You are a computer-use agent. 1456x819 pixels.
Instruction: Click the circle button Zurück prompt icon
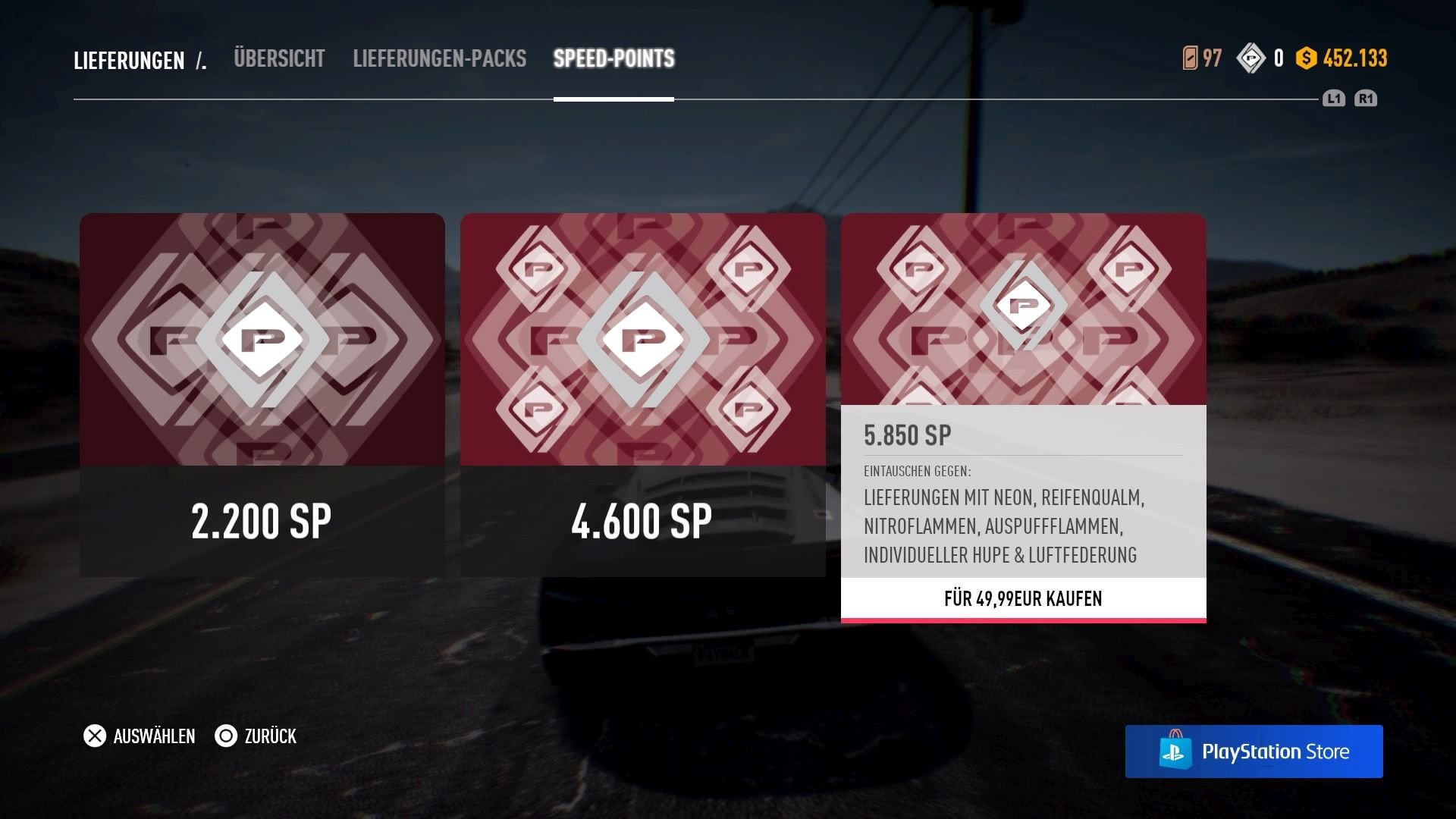(225, 736)
